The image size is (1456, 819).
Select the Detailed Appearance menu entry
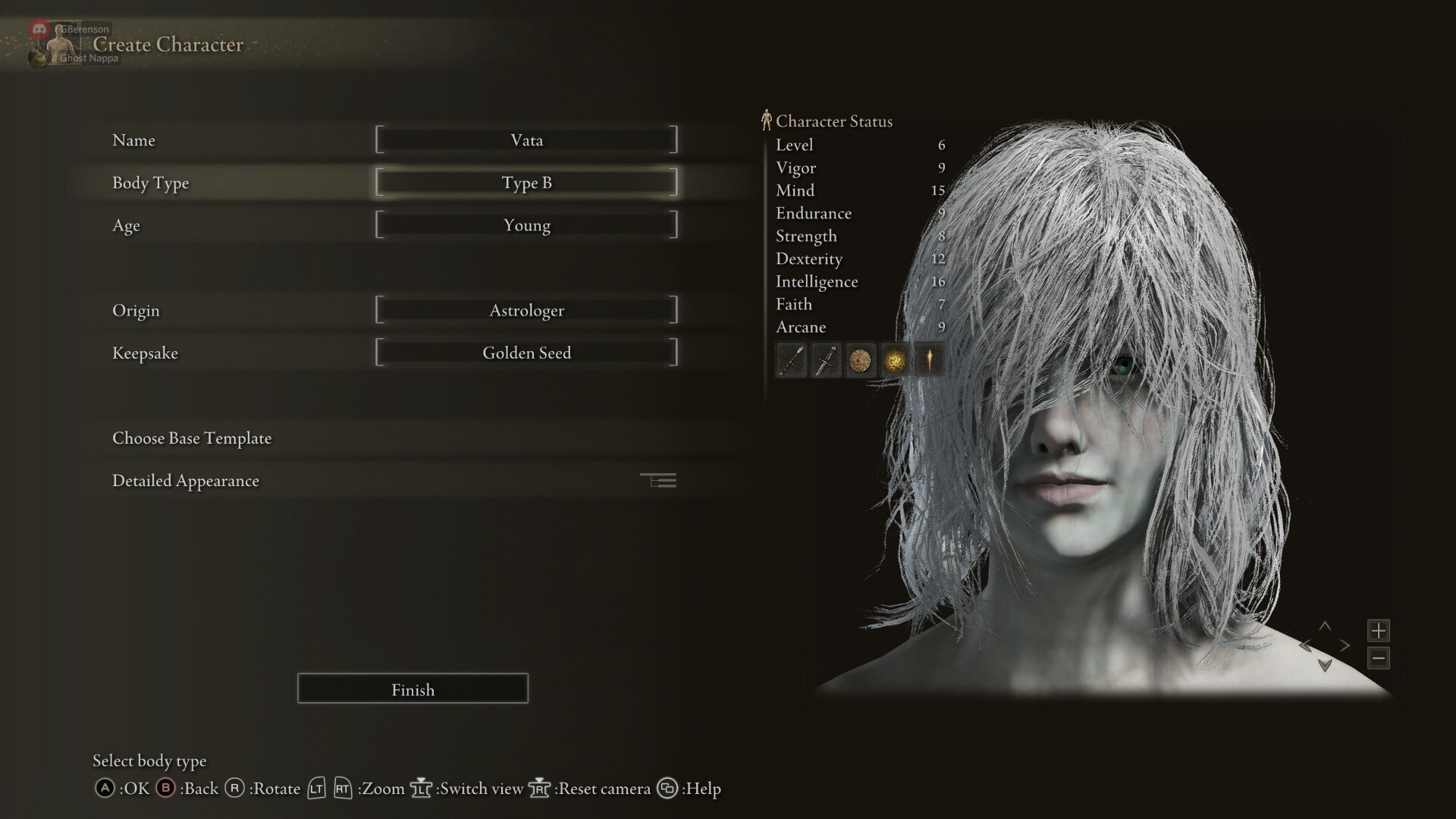(185, 480)
